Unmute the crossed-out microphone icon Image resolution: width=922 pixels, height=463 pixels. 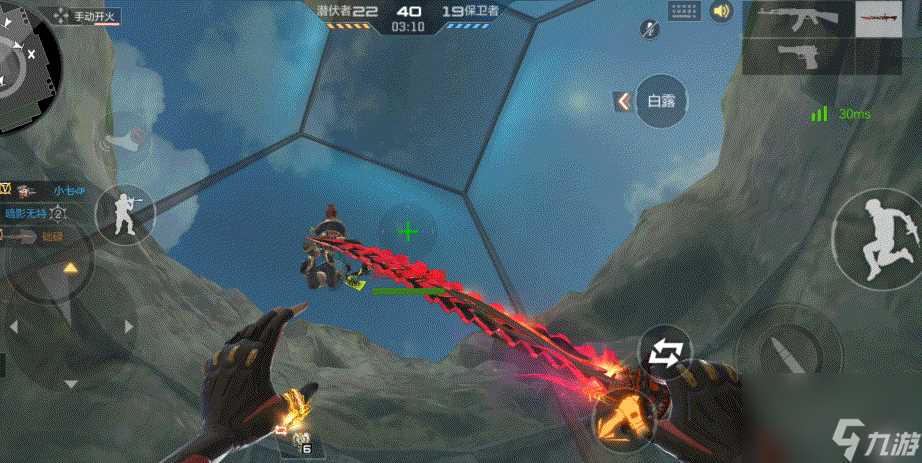tap(650, 30)
